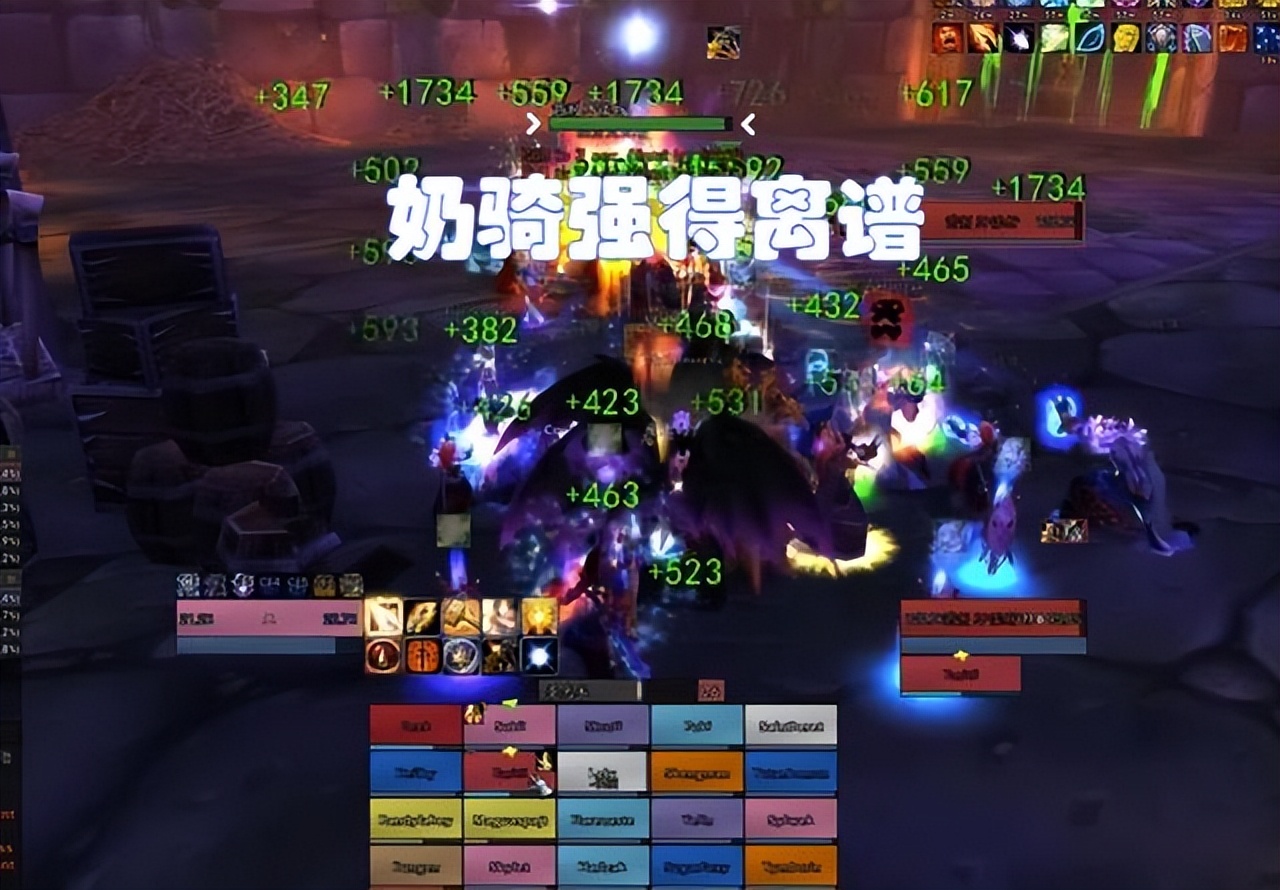Select the red droplet ability icon on the action bar
Viewport: 1280px width, 890px height.
(x=382, y=654)
